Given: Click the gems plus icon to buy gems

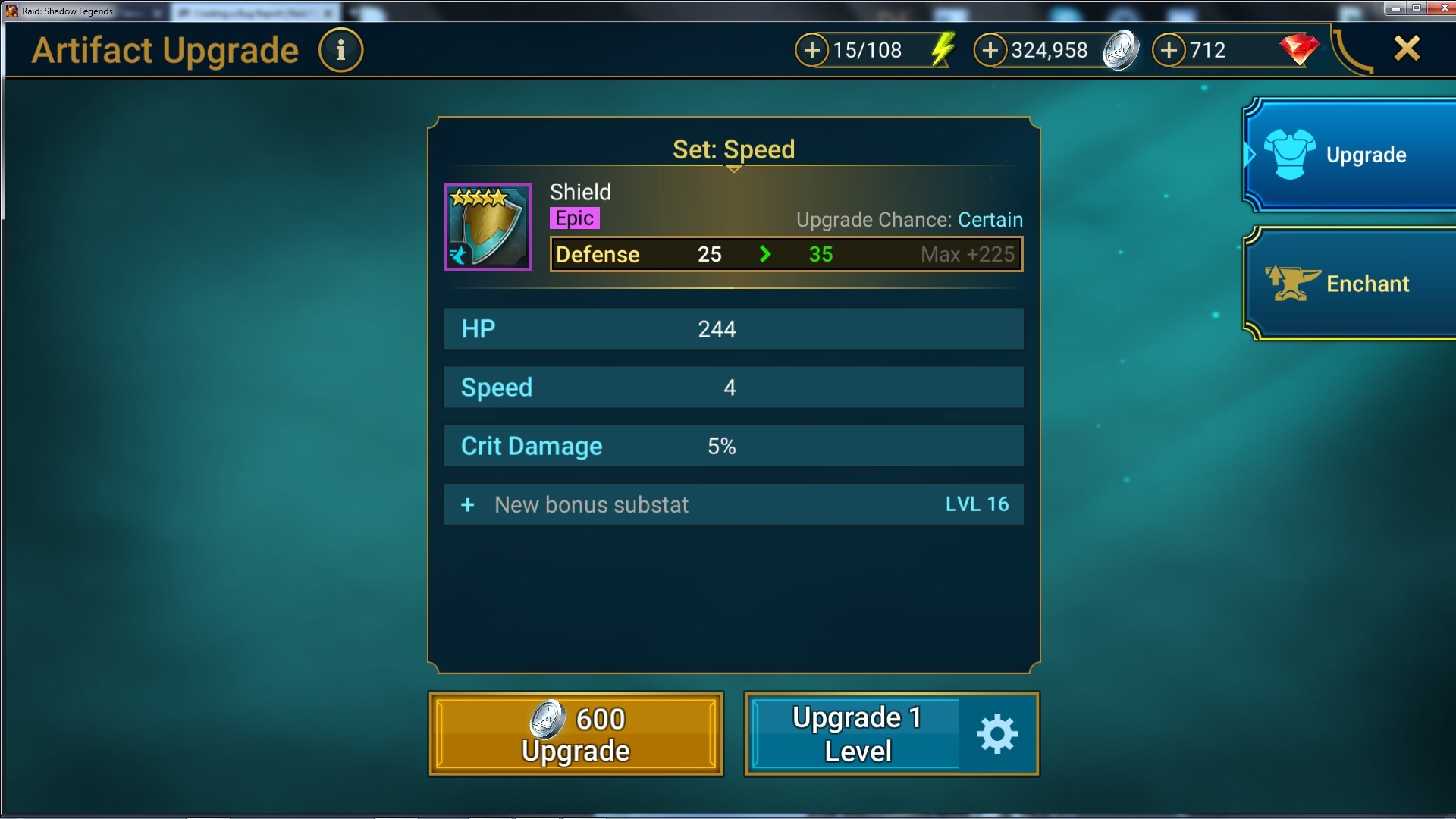Looking at the screenshot, I should click(x=1169, y=50).
